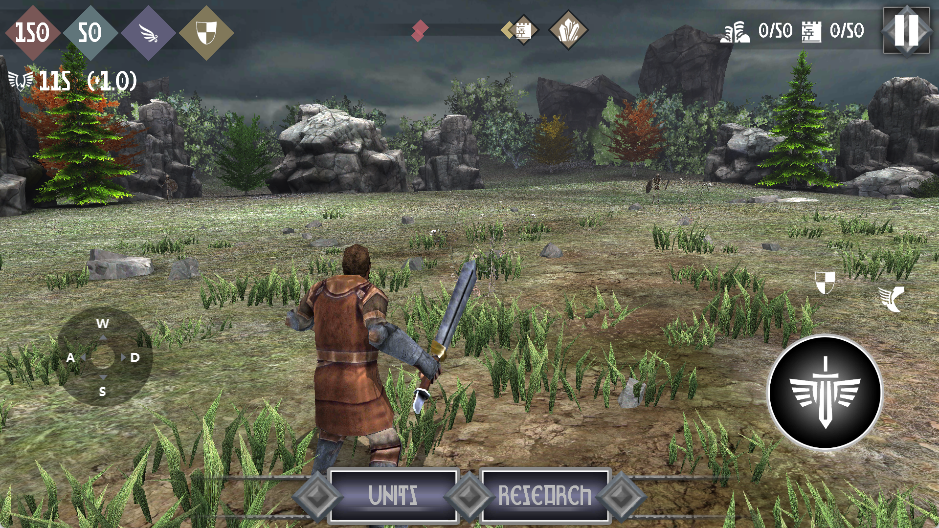939x528 pixels.
Task: Select the purple wing diamond icon
Action: (x=148, y=32)
